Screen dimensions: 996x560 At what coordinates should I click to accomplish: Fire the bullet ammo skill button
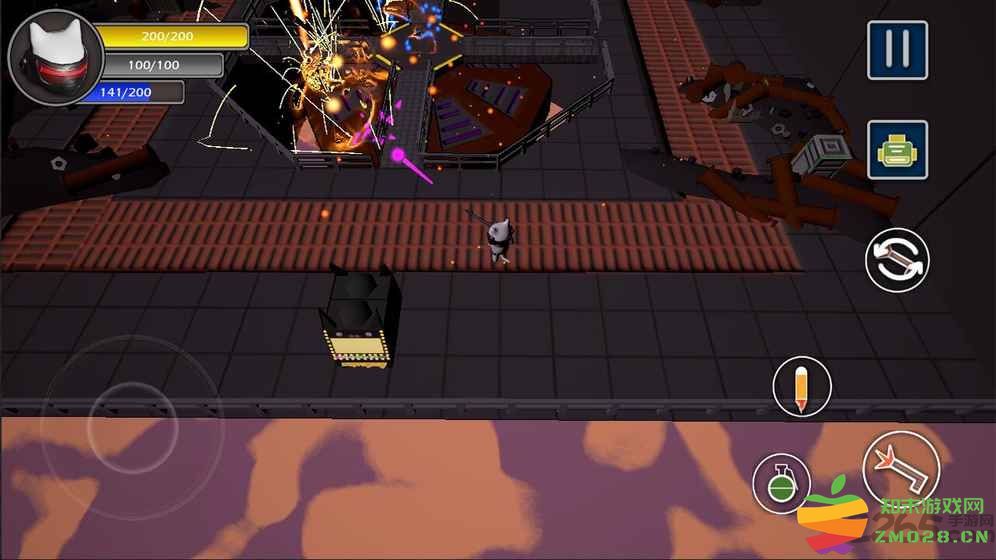pos(802,387)
